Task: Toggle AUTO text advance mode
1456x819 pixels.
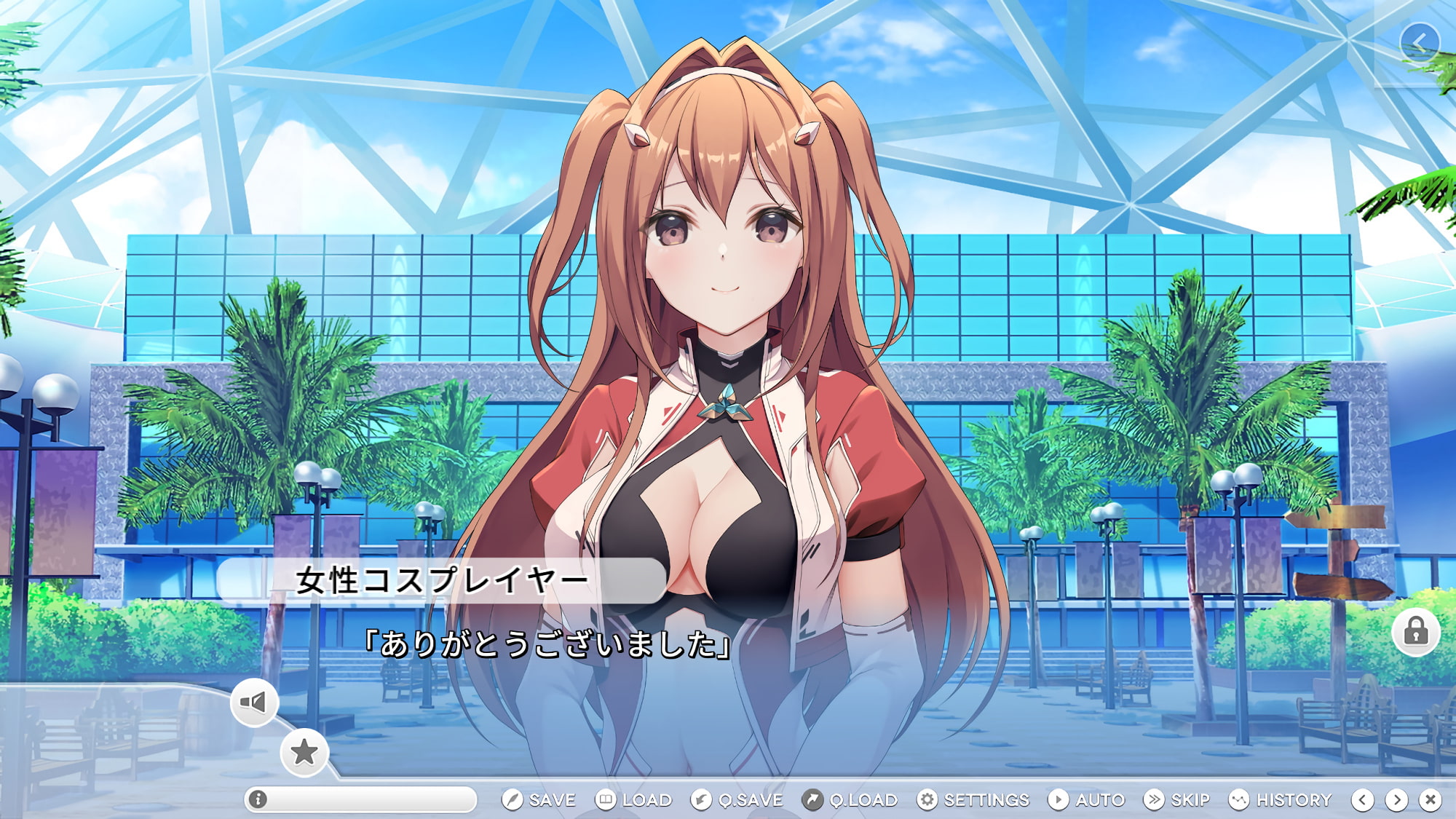Action: coord(1087,799)
